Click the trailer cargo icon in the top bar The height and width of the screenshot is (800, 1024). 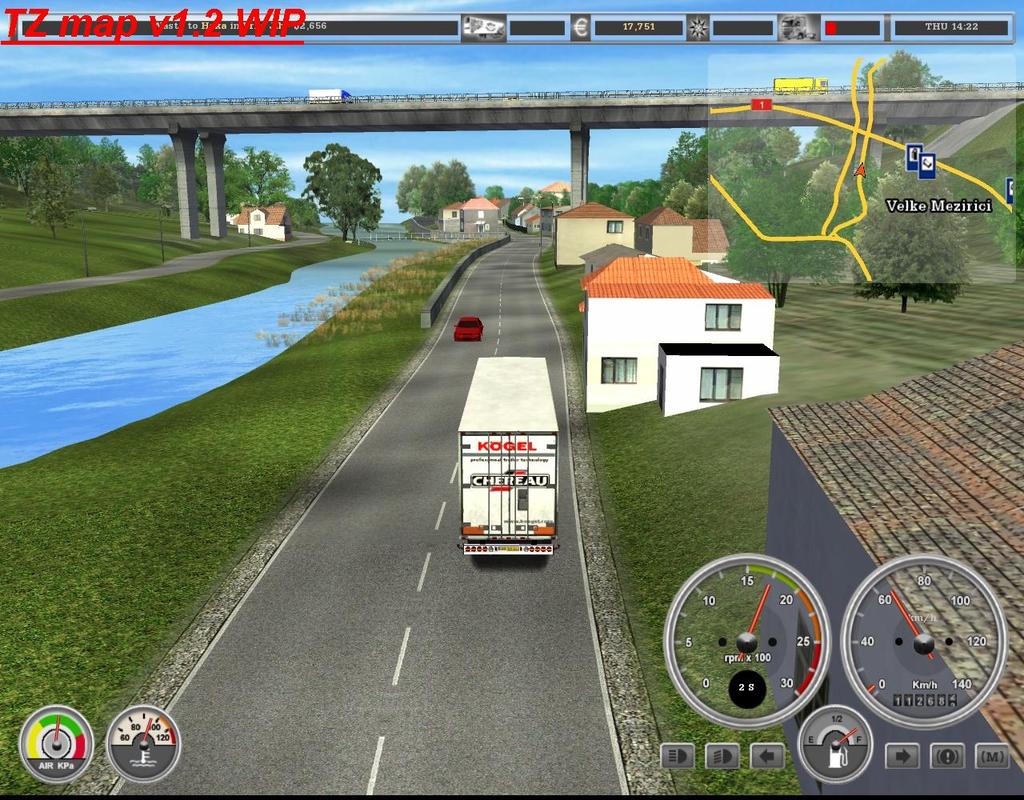[x=483, y=27]
